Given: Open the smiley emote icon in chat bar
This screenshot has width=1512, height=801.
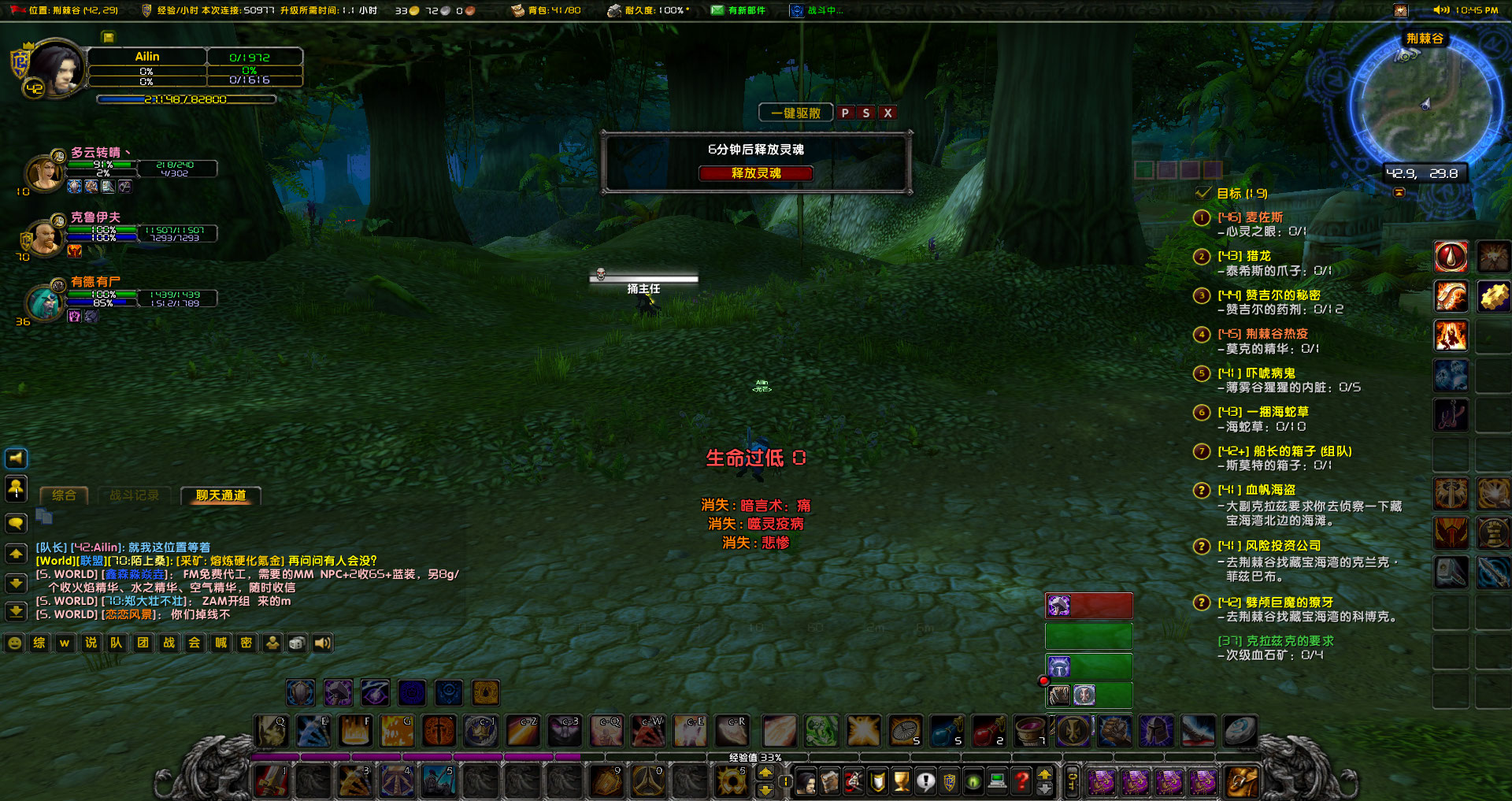Looking at the screenshot, I should pyautogui.click(x=14, y=643).
